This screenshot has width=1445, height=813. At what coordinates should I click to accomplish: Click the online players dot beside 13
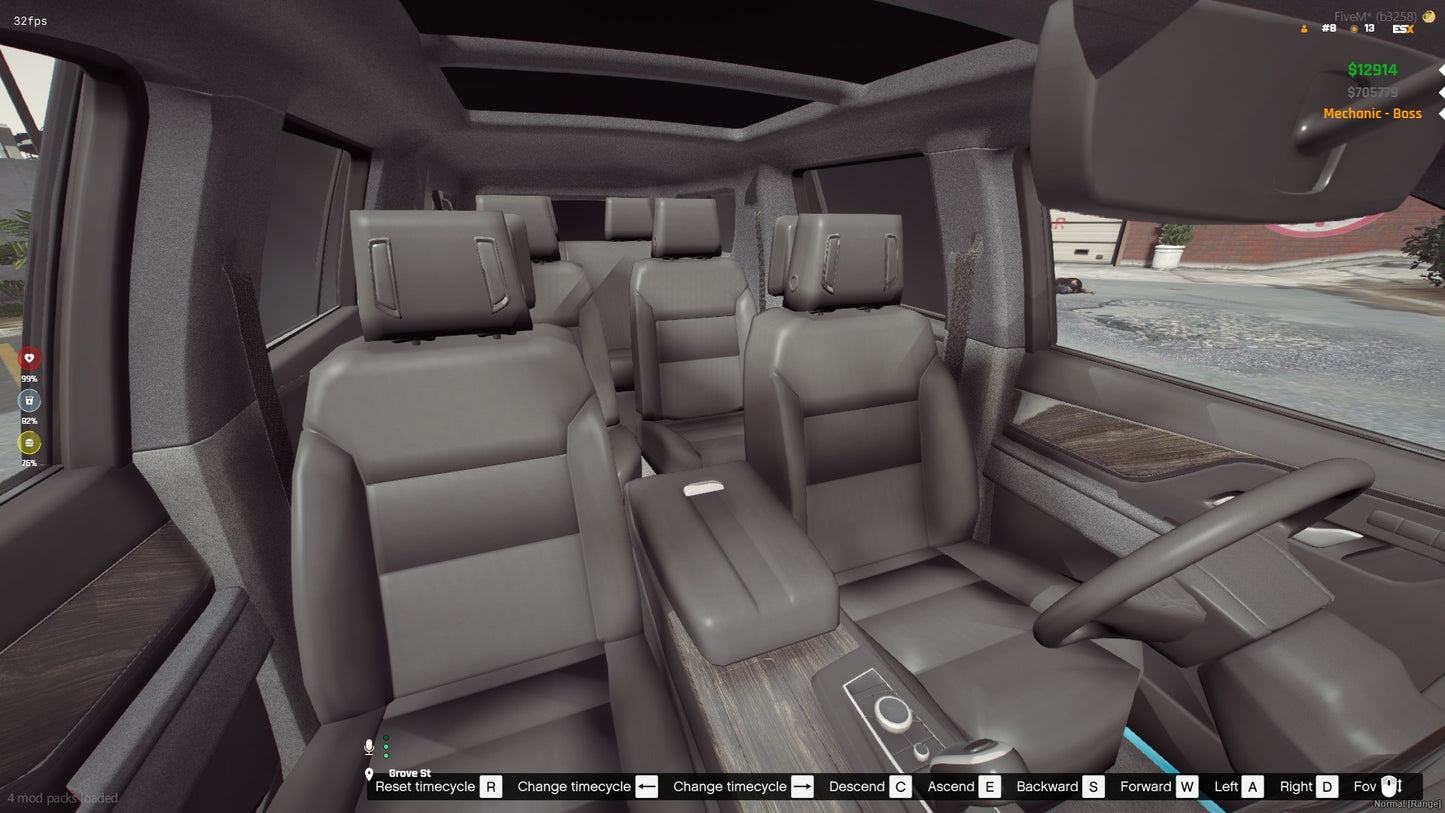pyautogui.click(x=1352, y=29)
